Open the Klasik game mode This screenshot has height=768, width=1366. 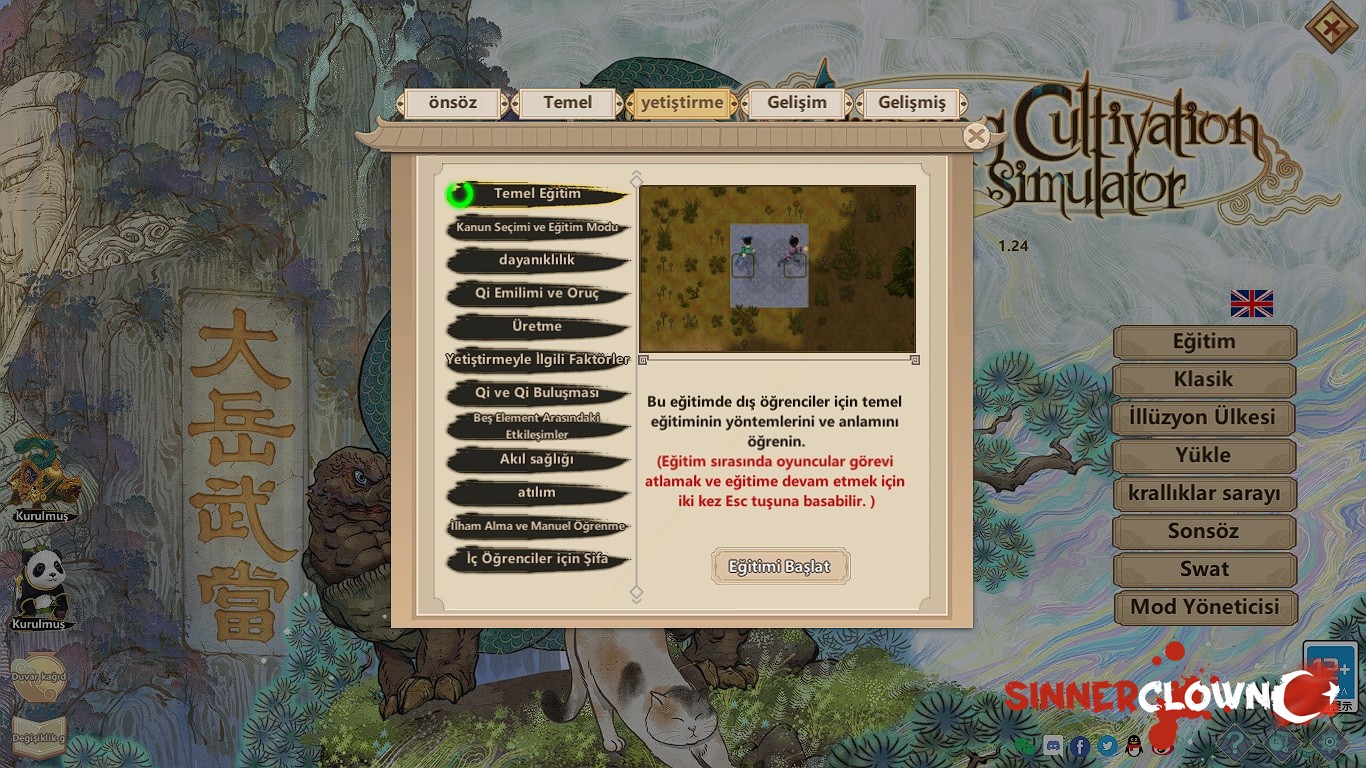click(x=1204, y=380)
